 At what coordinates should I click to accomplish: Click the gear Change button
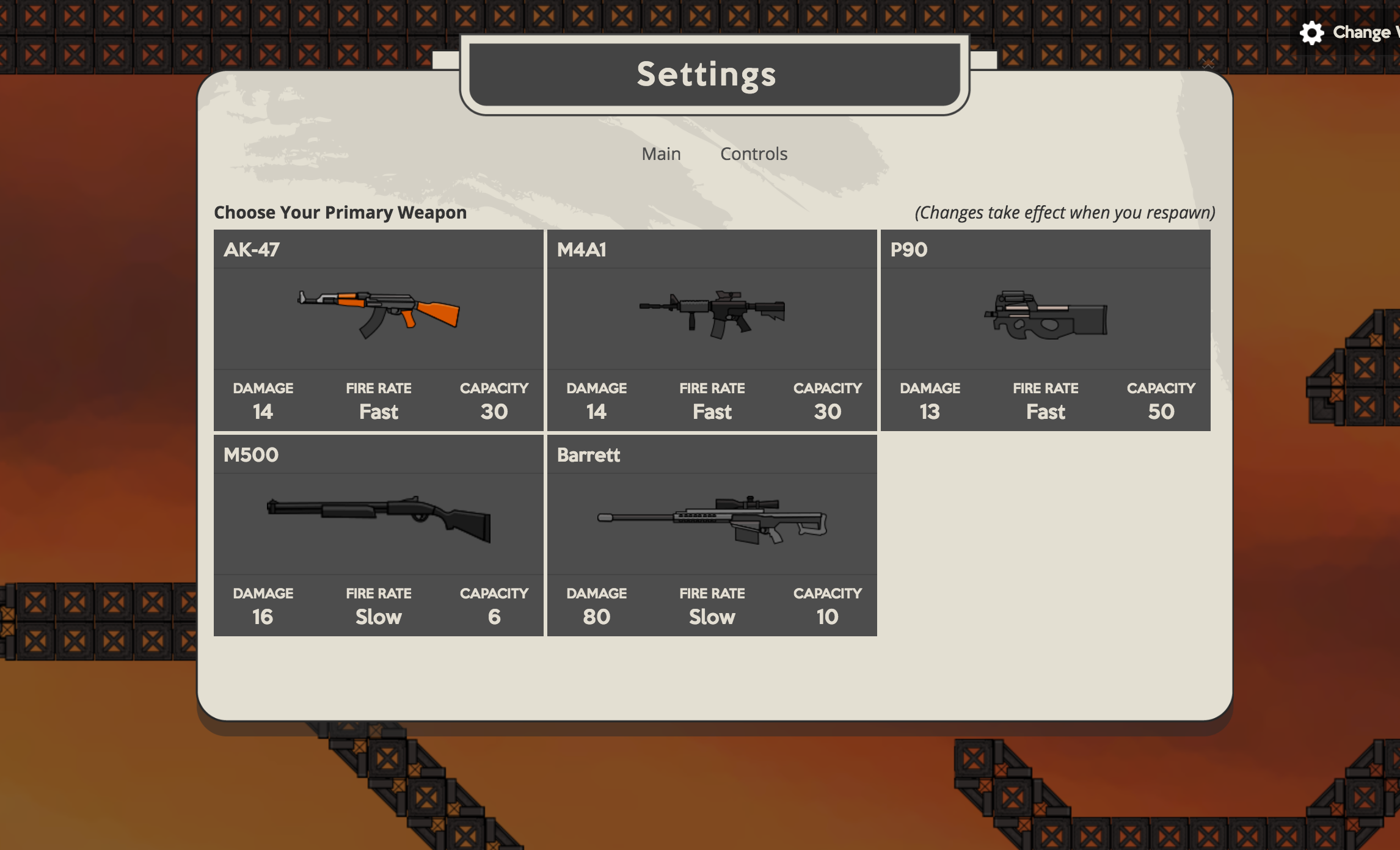(1347, 32)
